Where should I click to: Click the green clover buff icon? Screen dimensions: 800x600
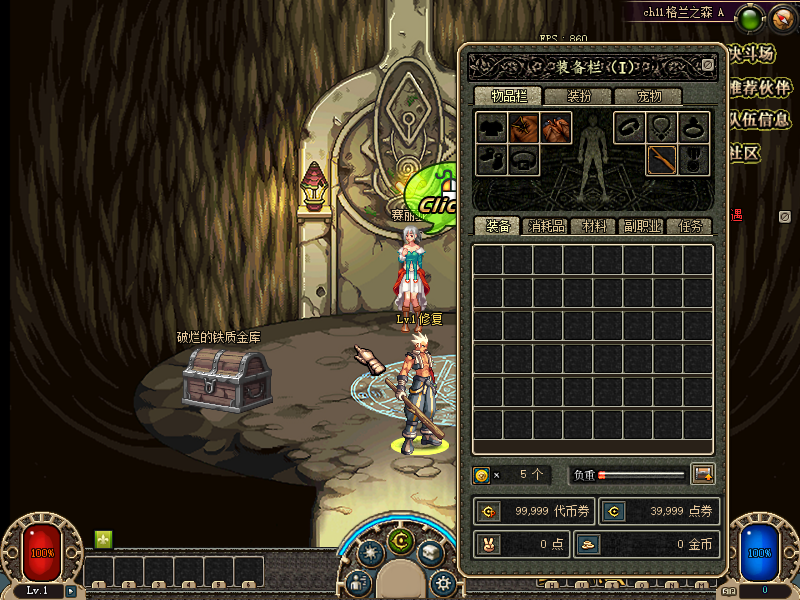click(103, 539)
